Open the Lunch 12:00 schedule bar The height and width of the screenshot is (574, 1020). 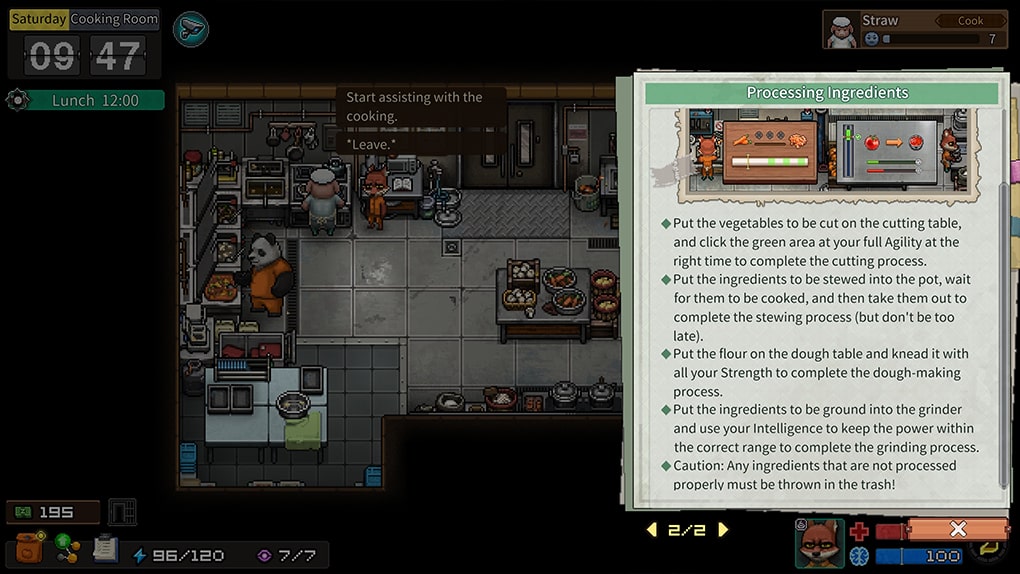(x=95, y=101)
